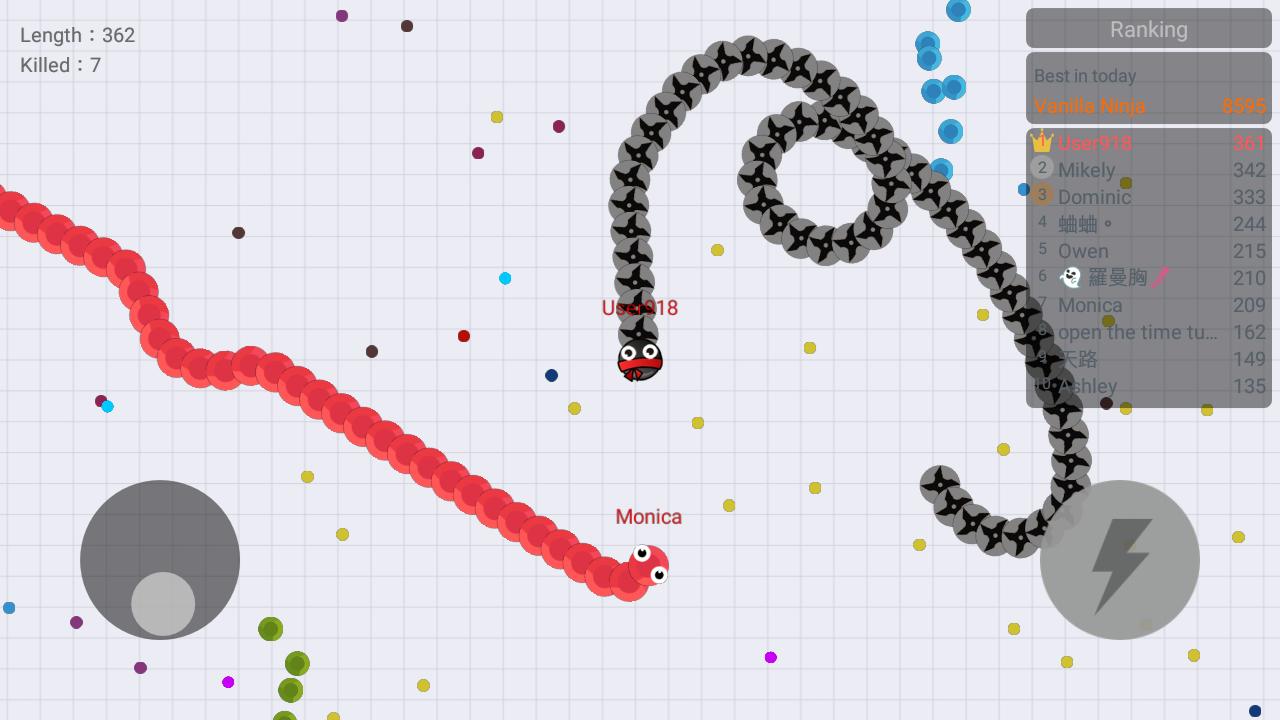The height and width of the screenshot is (720, 1280).
Task: Select the Ranking panel header
Action: 1147,29
